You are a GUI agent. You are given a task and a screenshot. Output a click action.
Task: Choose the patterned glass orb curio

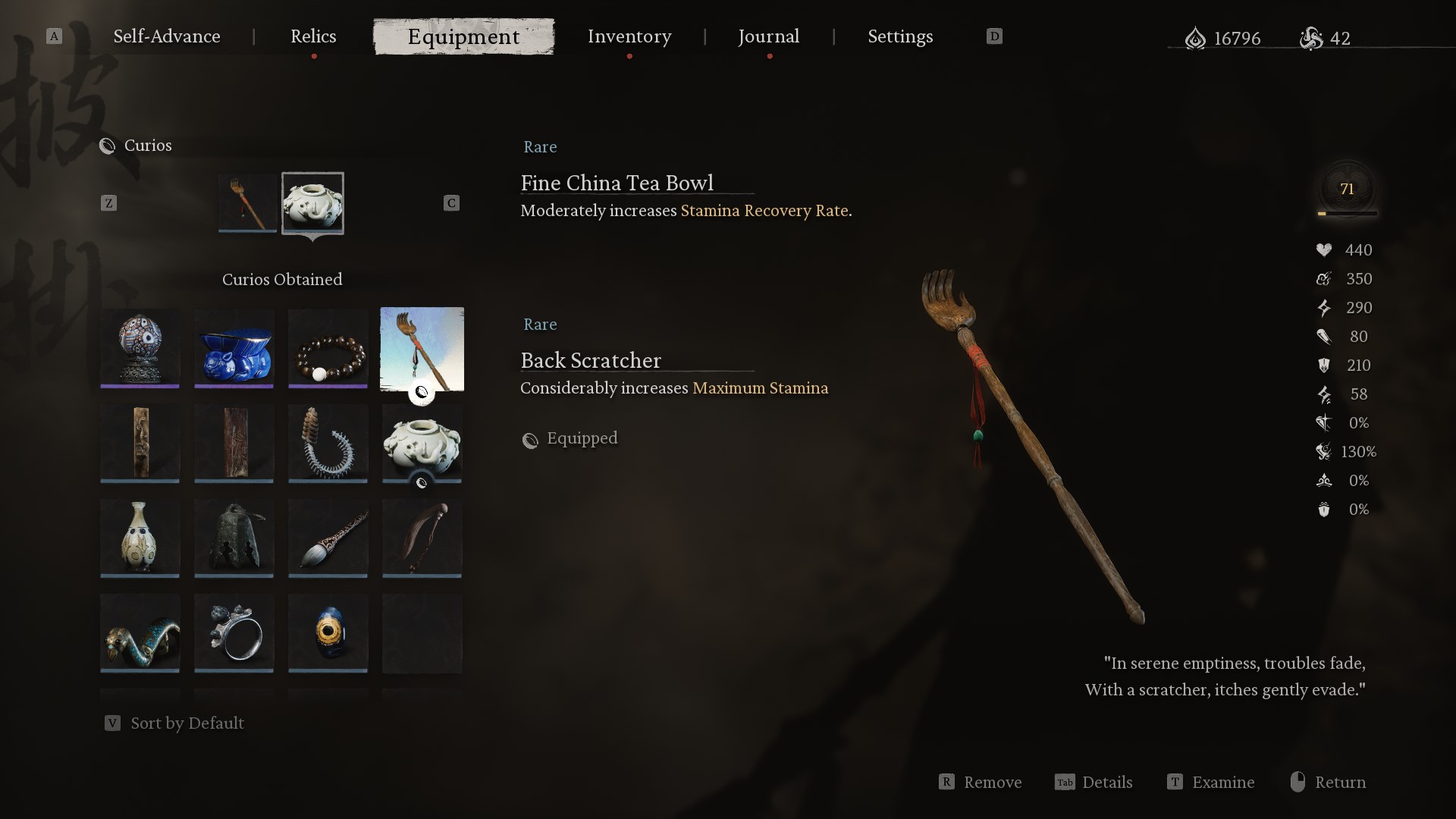[140, 347]
